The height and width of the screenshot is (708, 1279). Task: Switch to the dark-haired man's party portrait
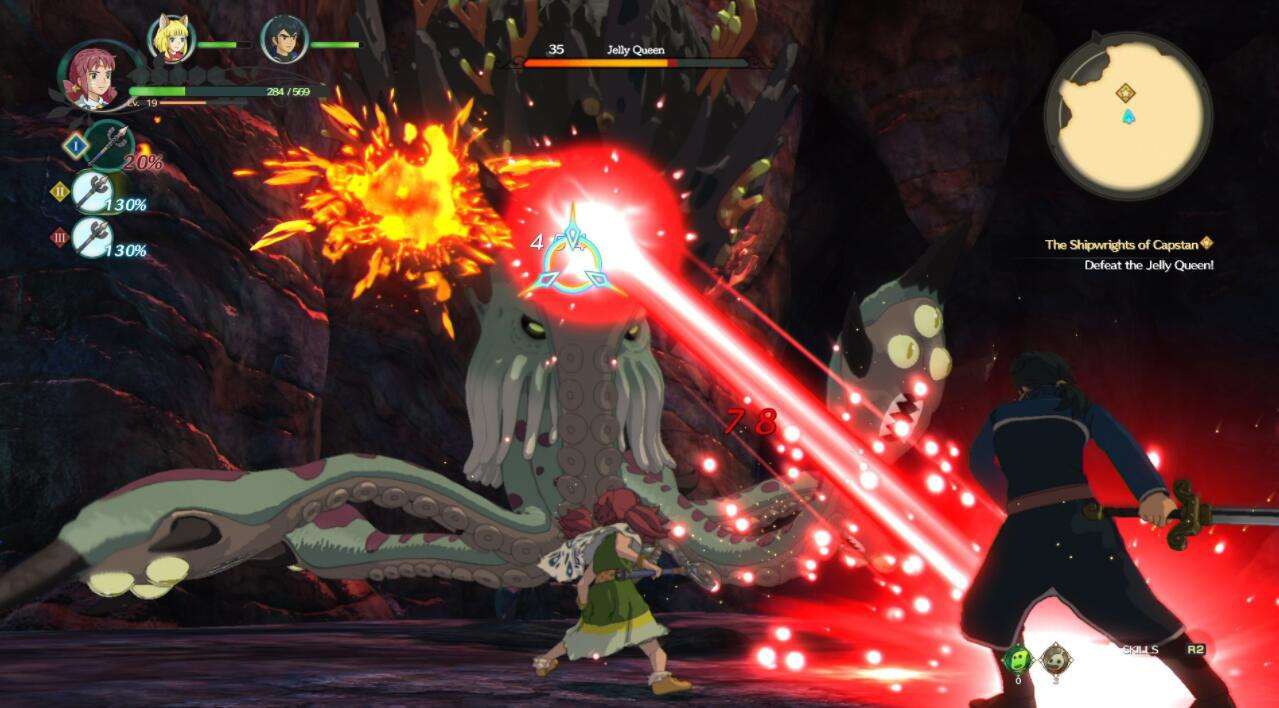(x=284, y=40)
